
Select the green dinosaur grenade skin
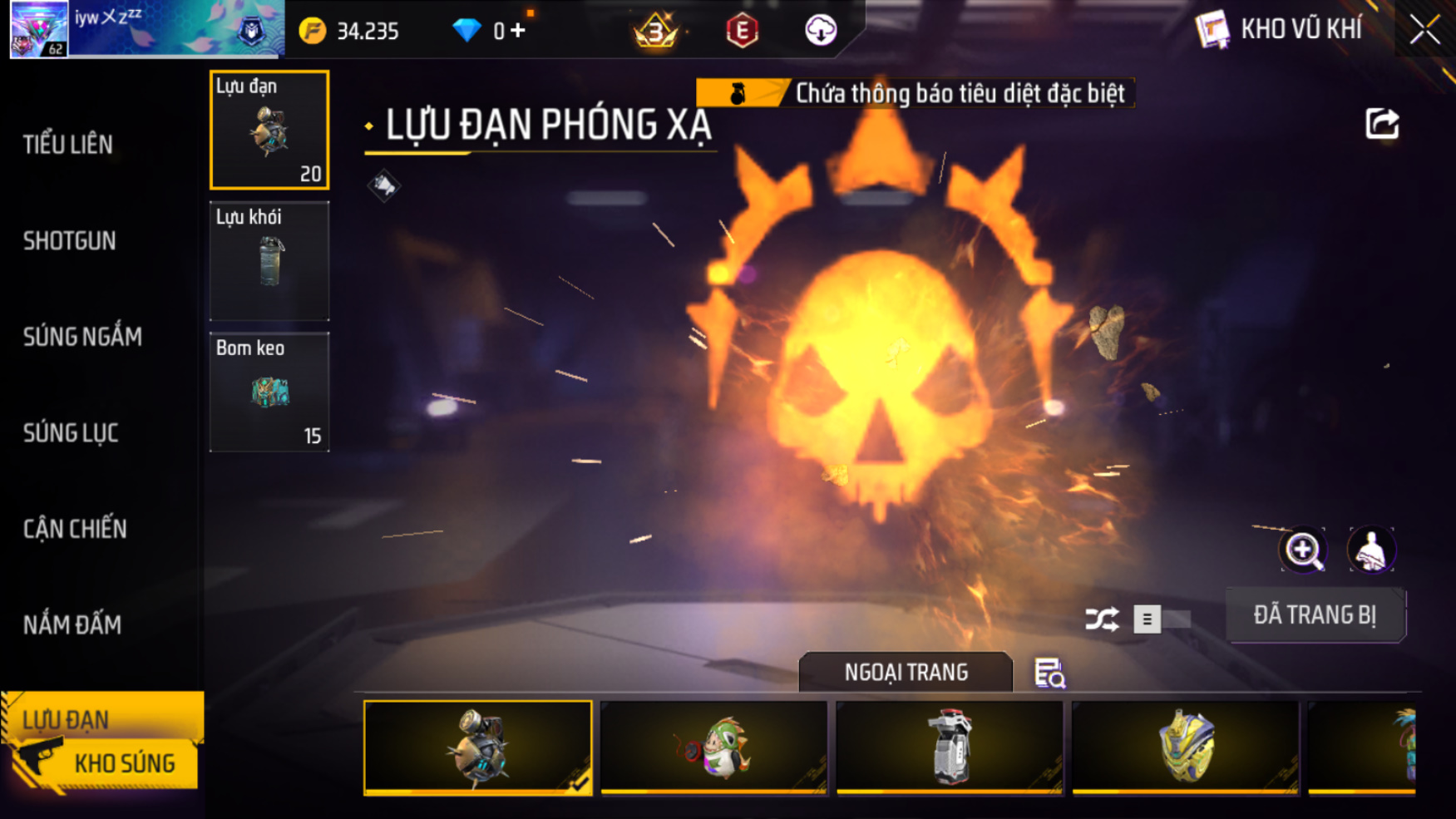coord(713,747)
